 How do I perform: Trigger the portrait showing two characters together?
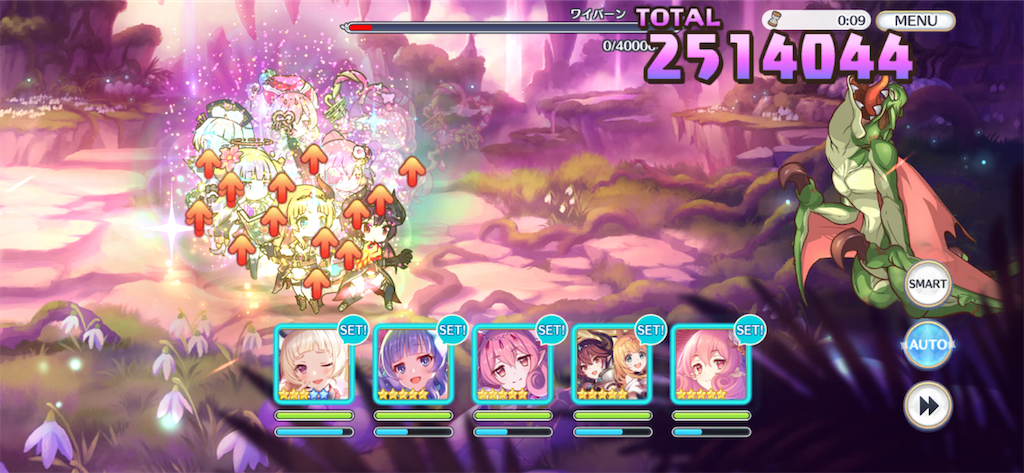tap(611, 363)
